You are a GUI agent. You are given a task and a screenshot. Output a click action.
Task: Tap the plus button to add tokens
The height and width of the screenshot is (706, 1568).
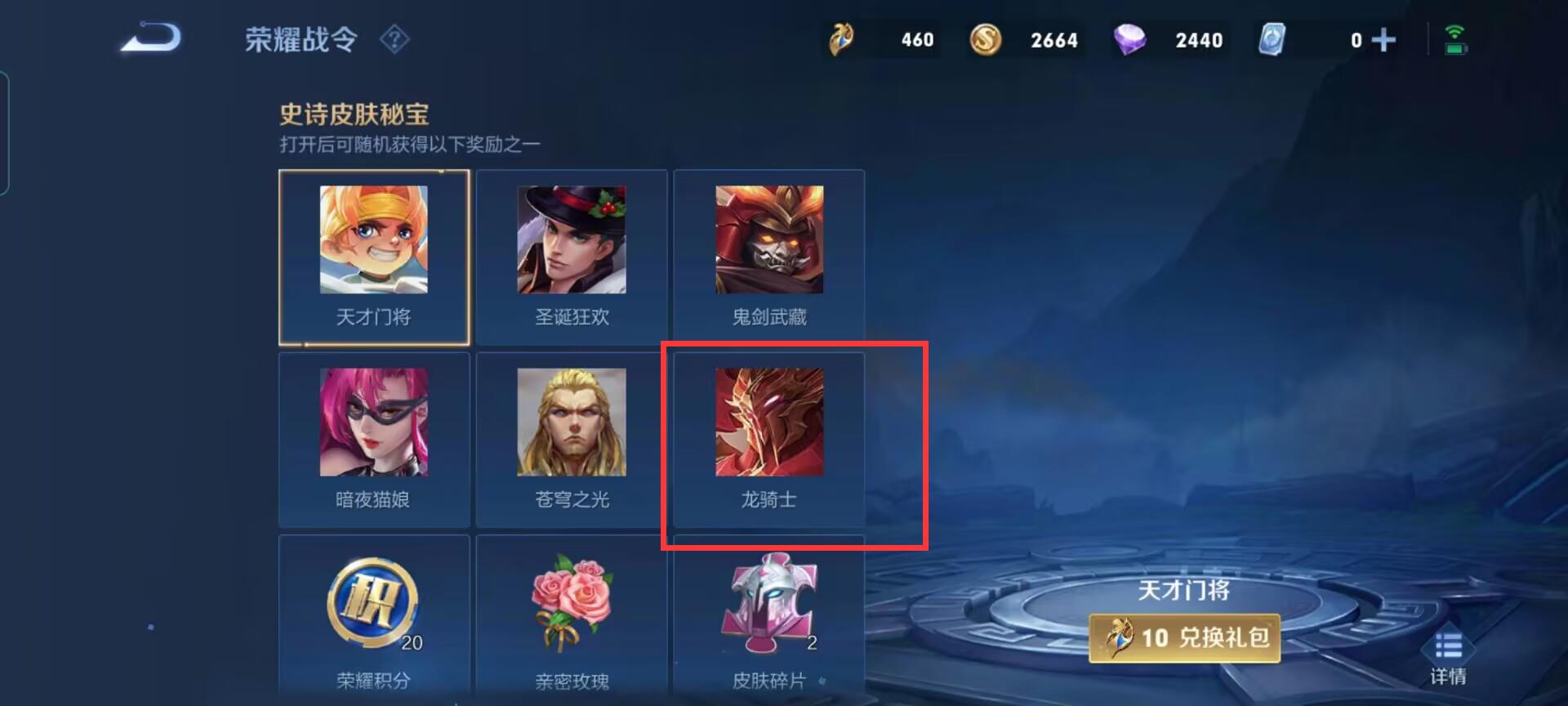[1383, 38]
